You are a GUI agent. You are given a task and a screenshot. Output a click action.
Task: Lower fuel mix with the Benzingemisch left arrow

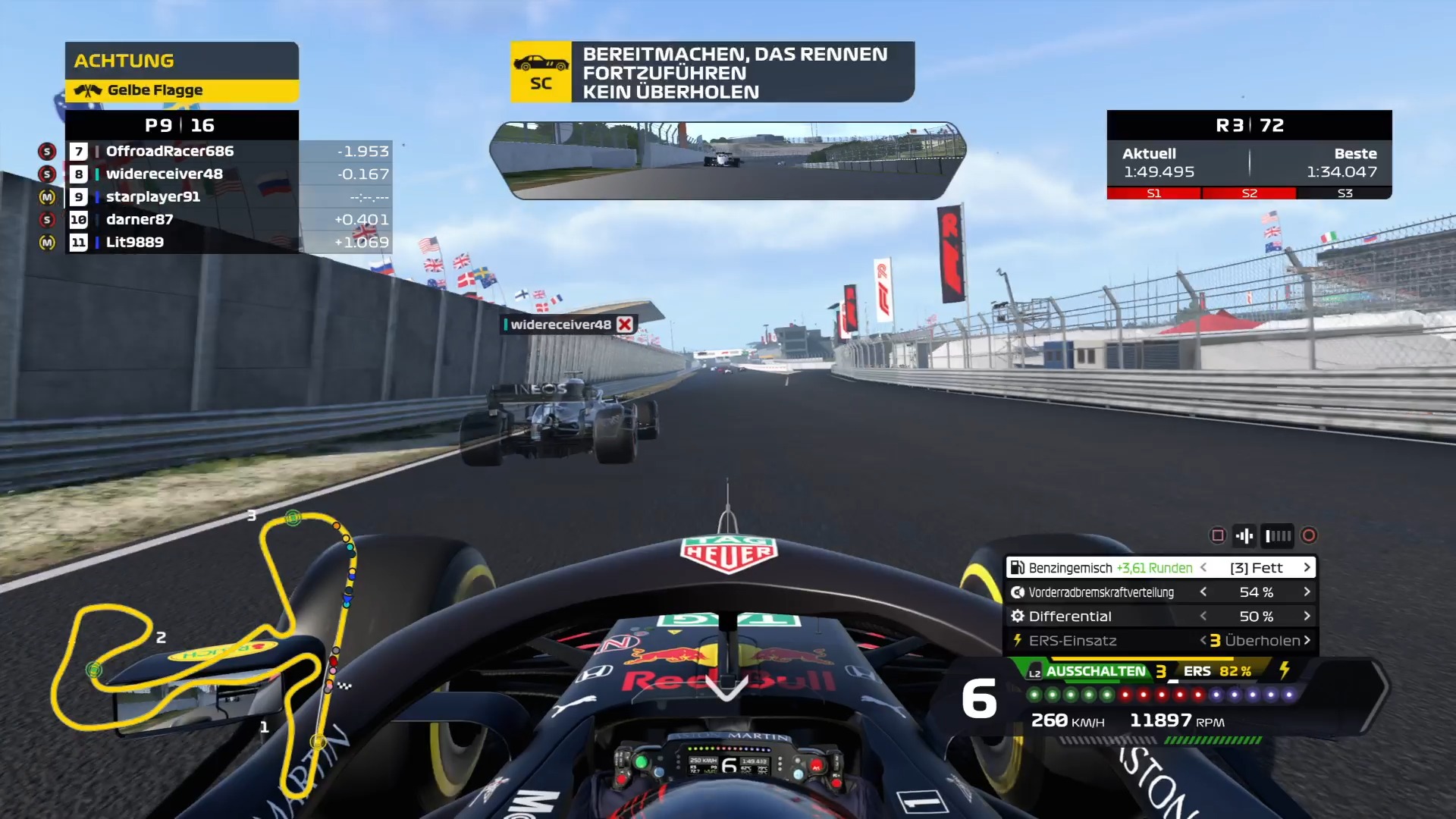click(1203, 567)
